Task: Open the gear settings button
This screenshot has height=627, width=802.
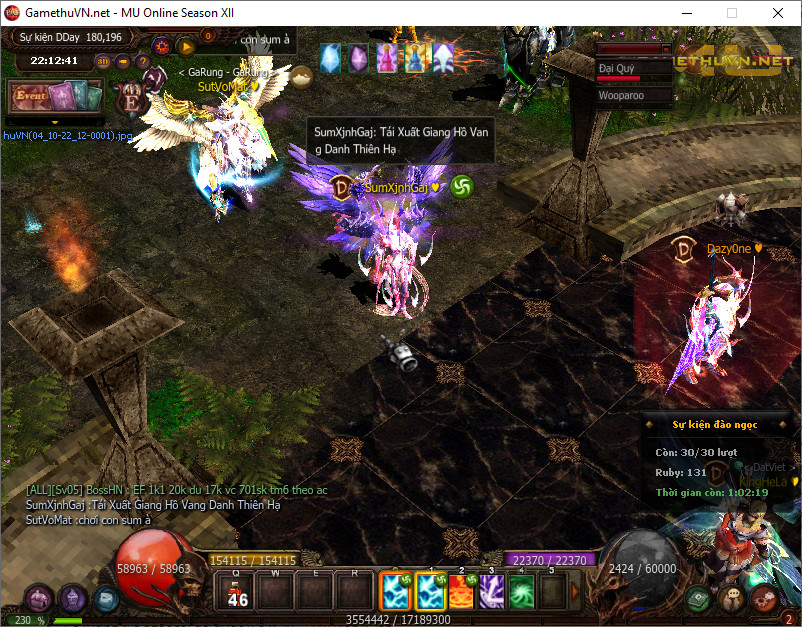Action: pos(766,599)
